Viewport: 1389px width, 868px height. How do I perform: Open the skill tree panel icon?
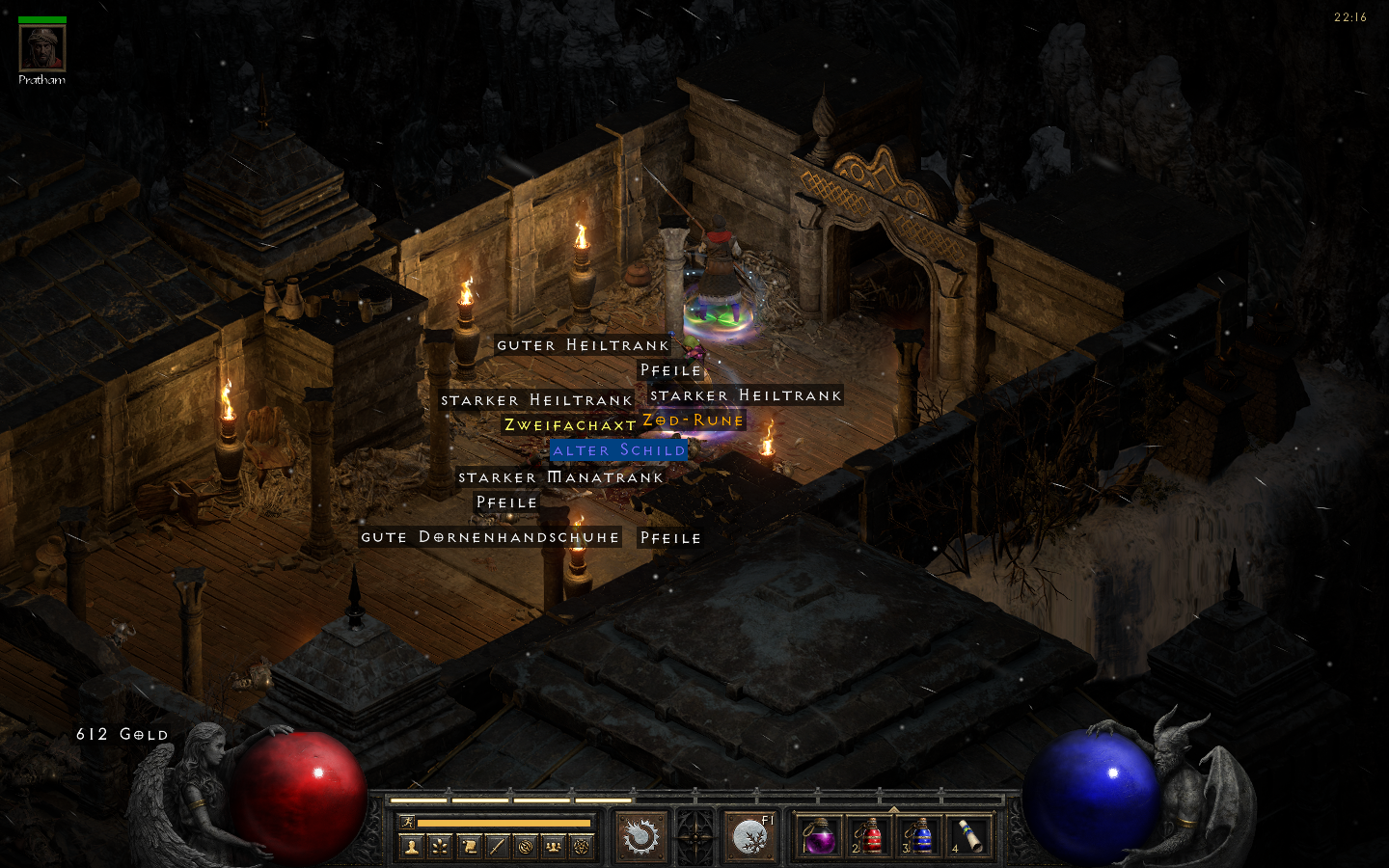pos(441,846)
